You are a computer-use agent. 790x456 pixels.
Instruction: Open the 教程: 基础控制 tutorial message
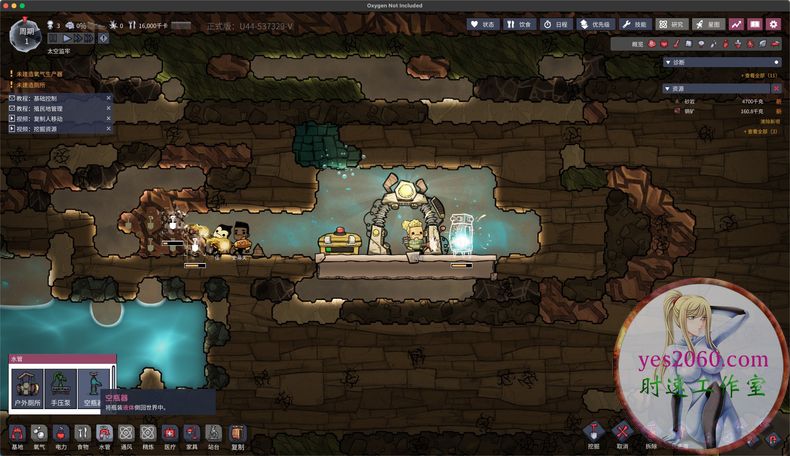point(56,99)
